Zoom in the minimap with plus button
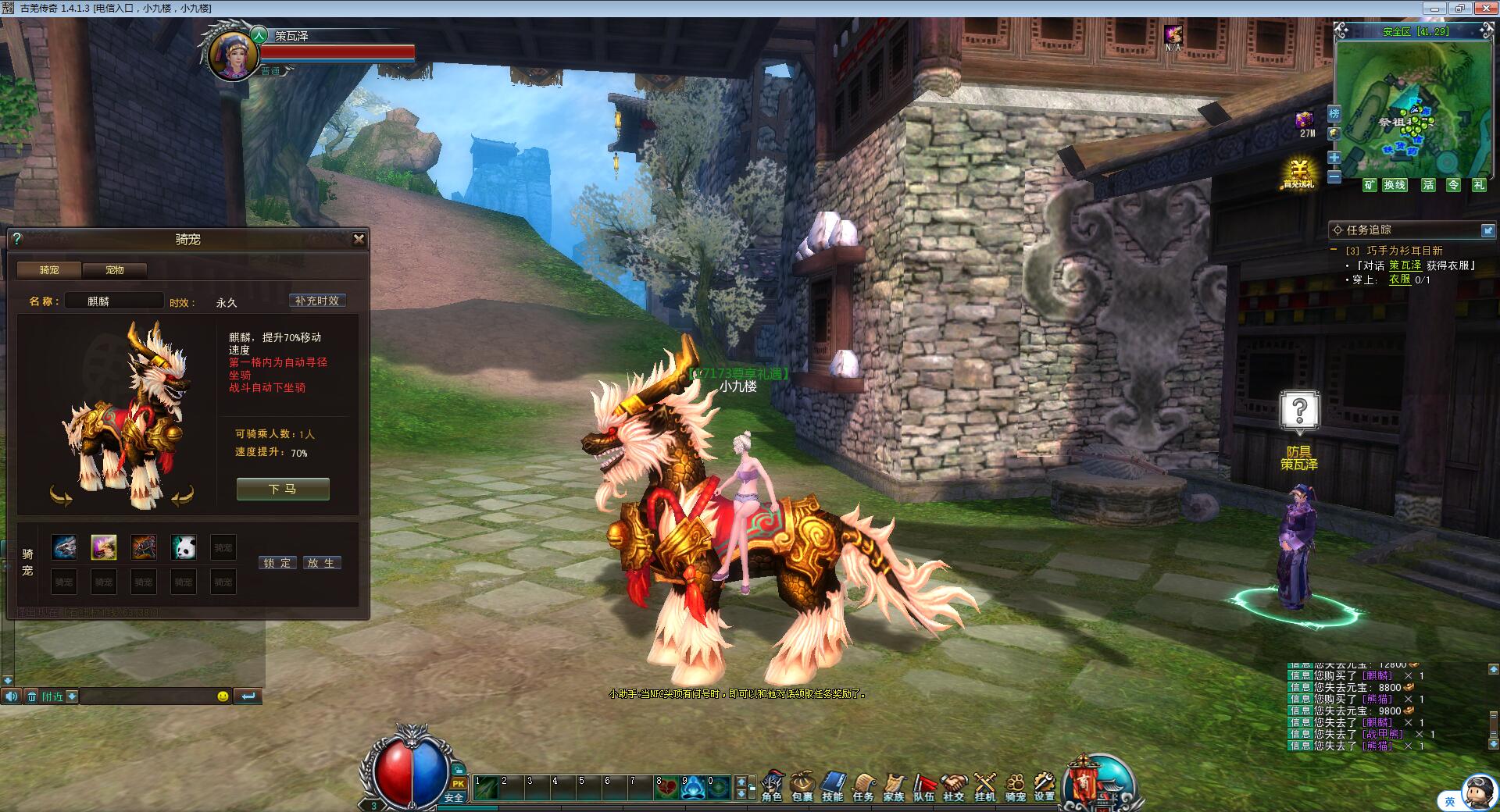 coord(1334,158)
